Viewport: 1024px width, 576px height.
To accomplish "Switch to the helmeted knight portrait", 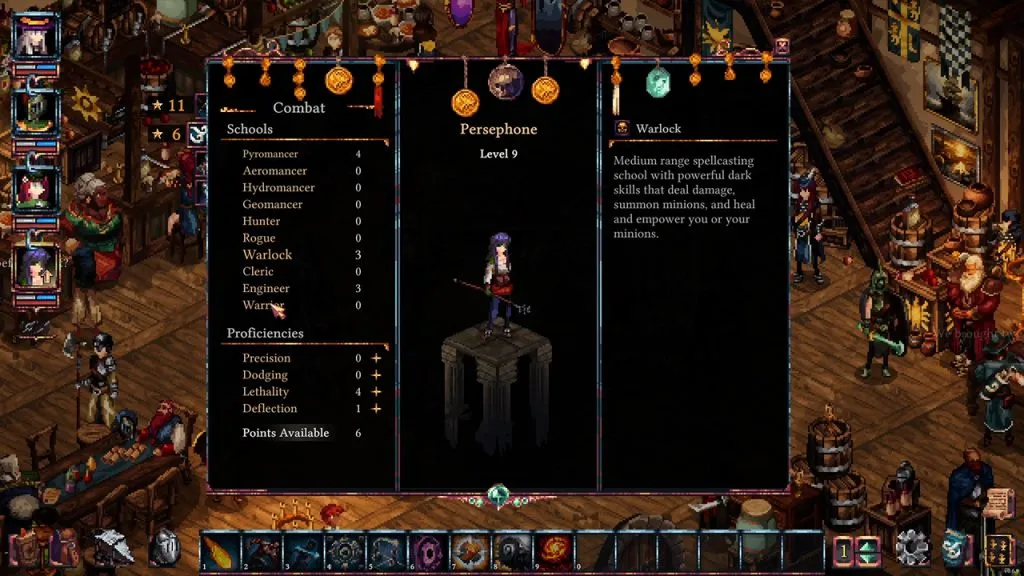I will (35, 110).
